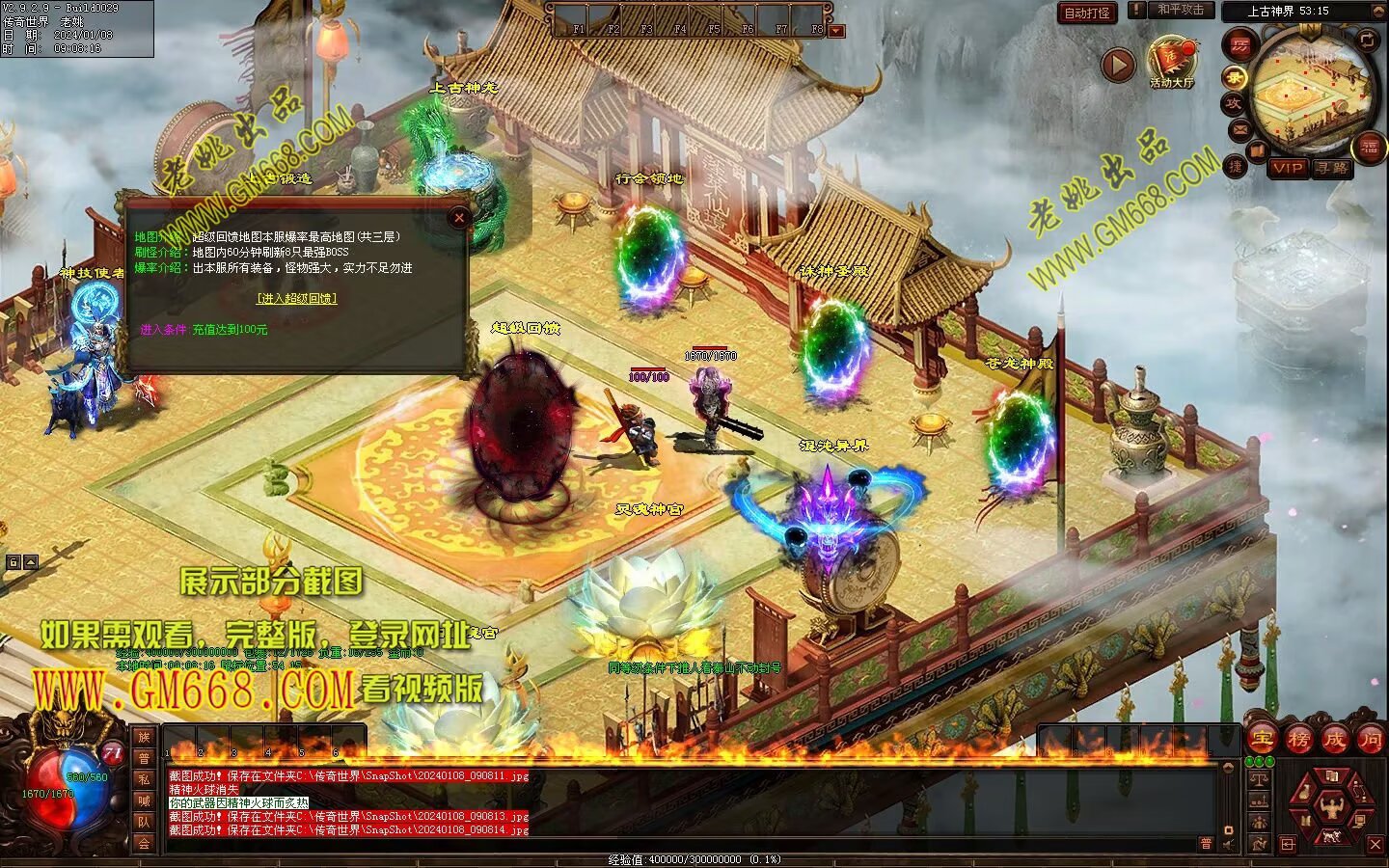
Task: Toggle the 自动打怪 auto-fight button
Action: pyautogui.click(x=1087, y=13)
